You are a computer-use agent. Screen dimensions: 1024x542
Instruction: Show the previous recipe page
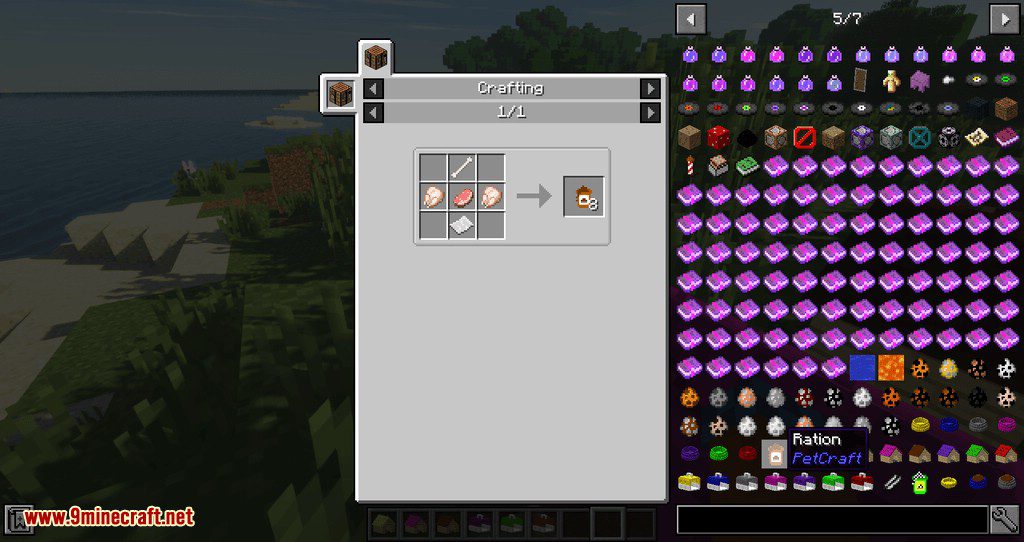372,112
